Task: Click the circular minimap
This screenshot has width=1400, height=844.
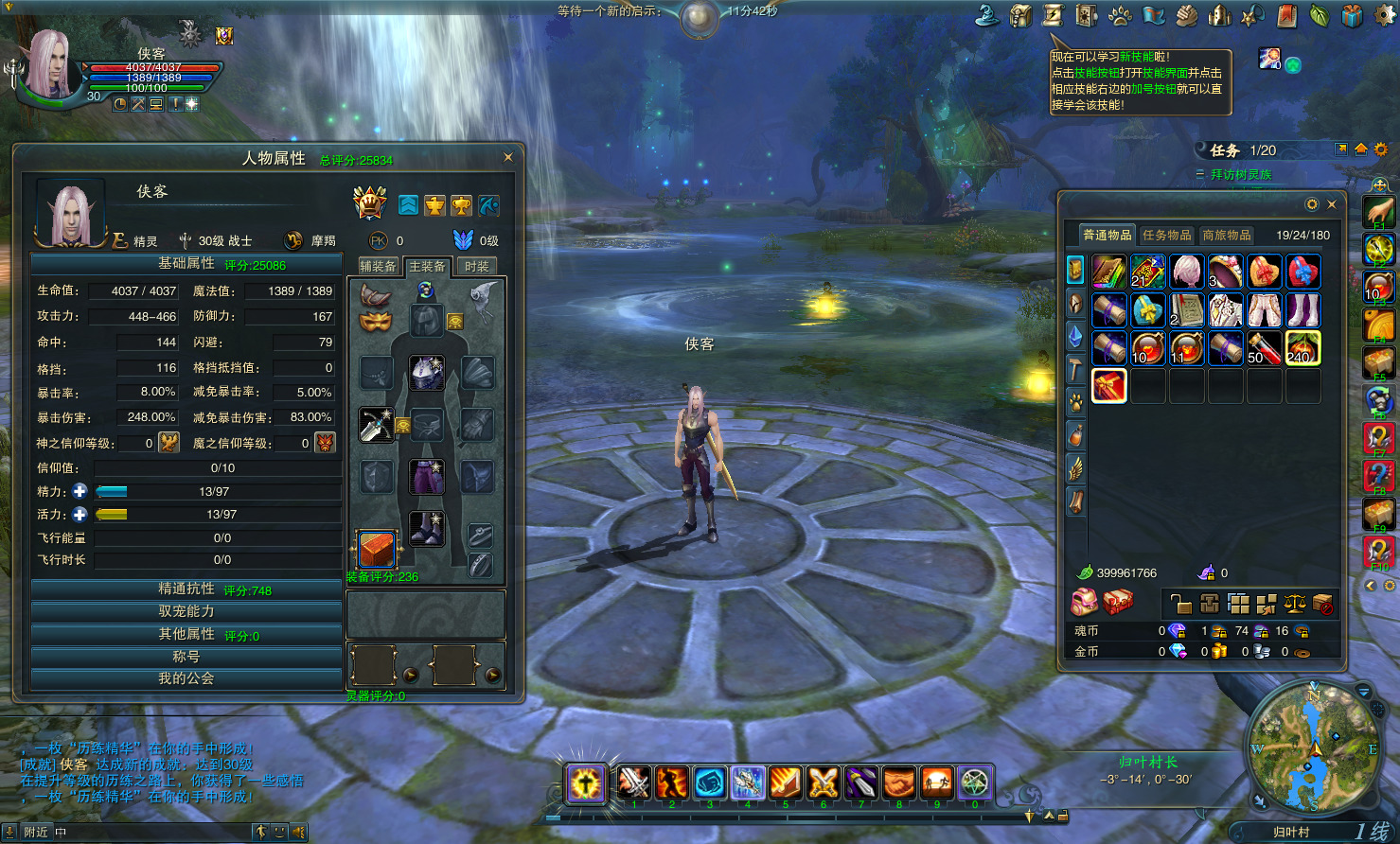Action: [1312, 746]
